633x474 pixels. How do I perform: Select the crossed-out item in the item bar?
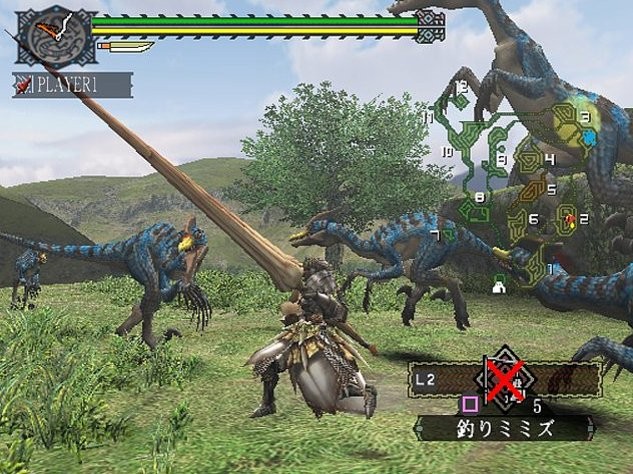pos(505,379)
